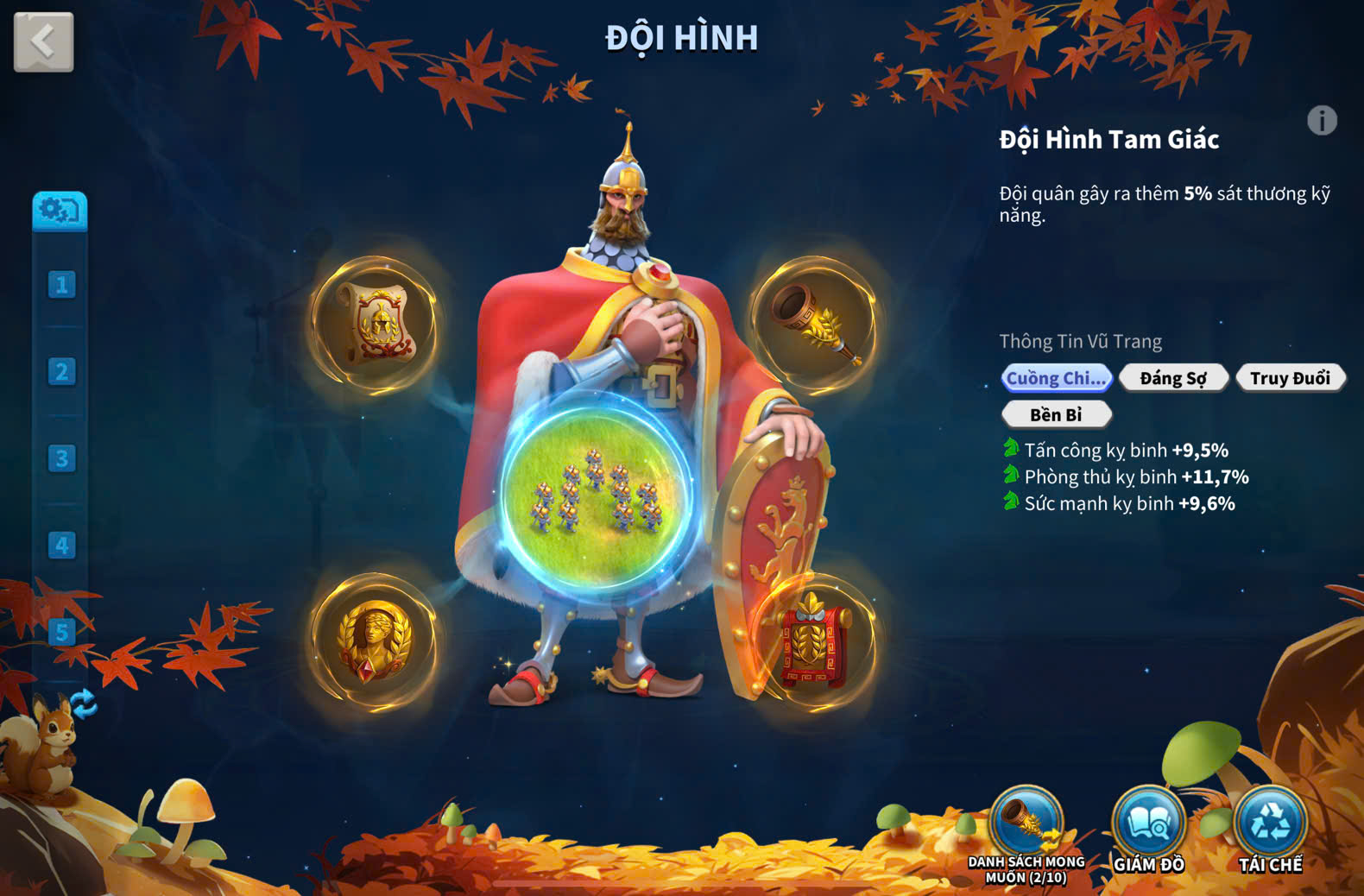Select the Cuồng Chi... inscription tag
The height and width of the screenshot is (896, 1364).
[1056, 378]
